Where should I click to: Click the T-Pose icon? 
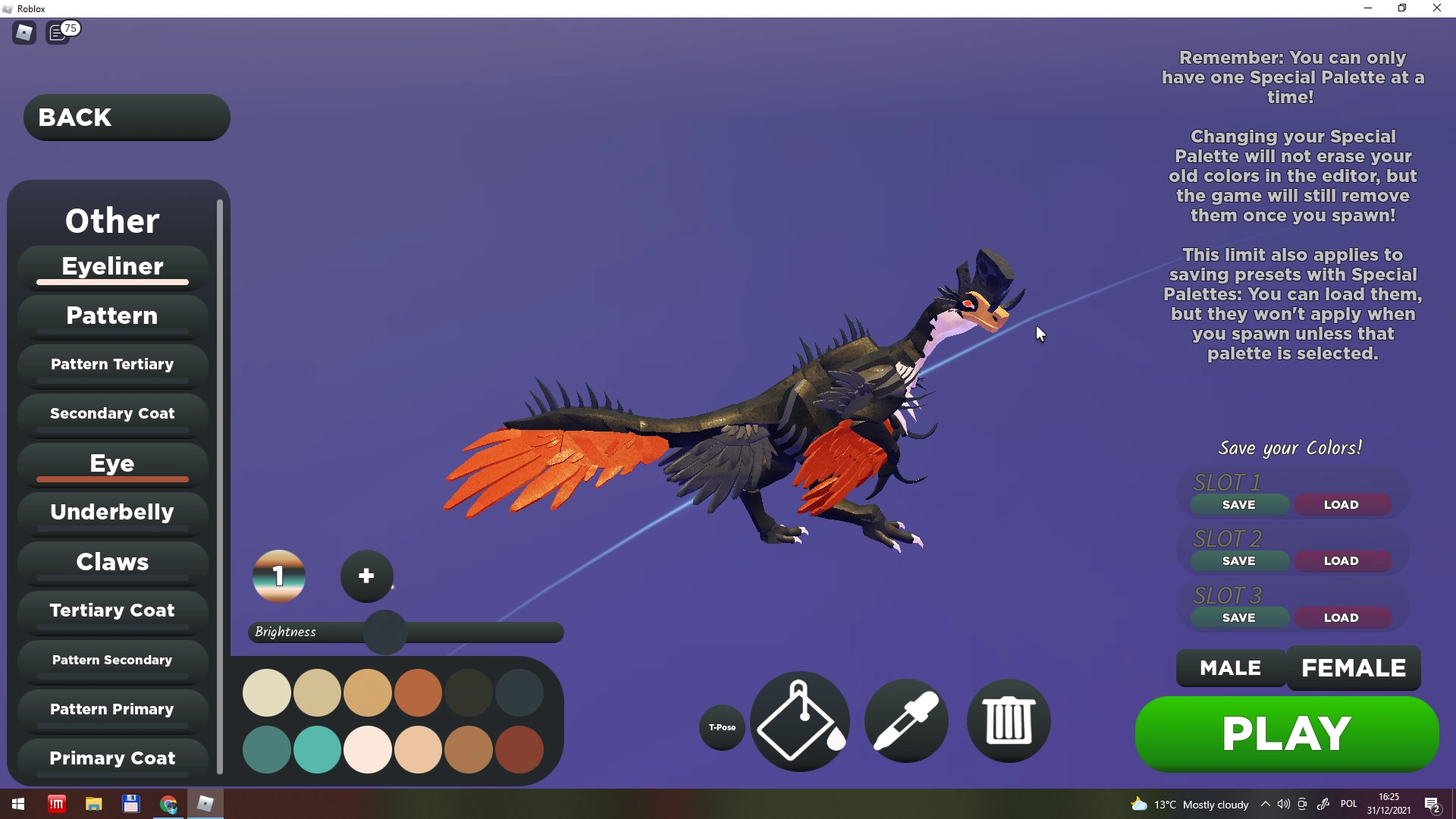(721, 726)
